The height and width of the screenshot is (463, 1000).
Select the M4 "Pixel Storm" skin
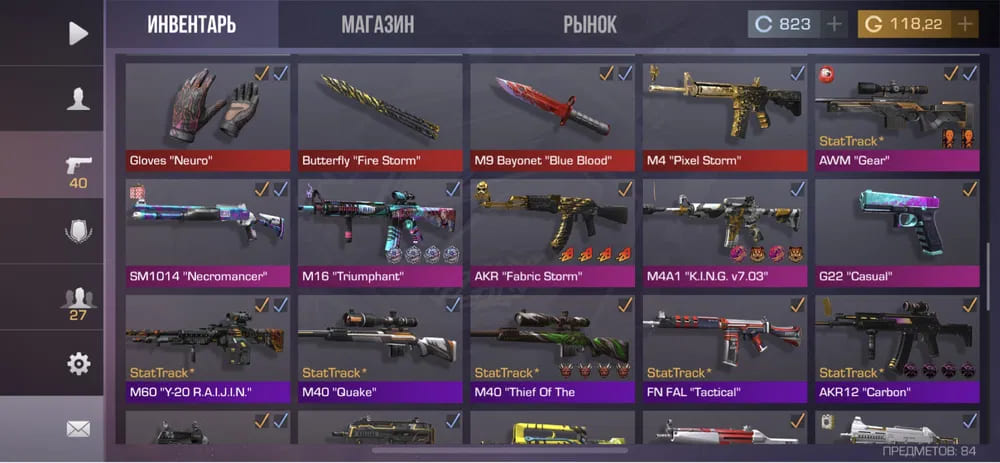coord(725,116)
